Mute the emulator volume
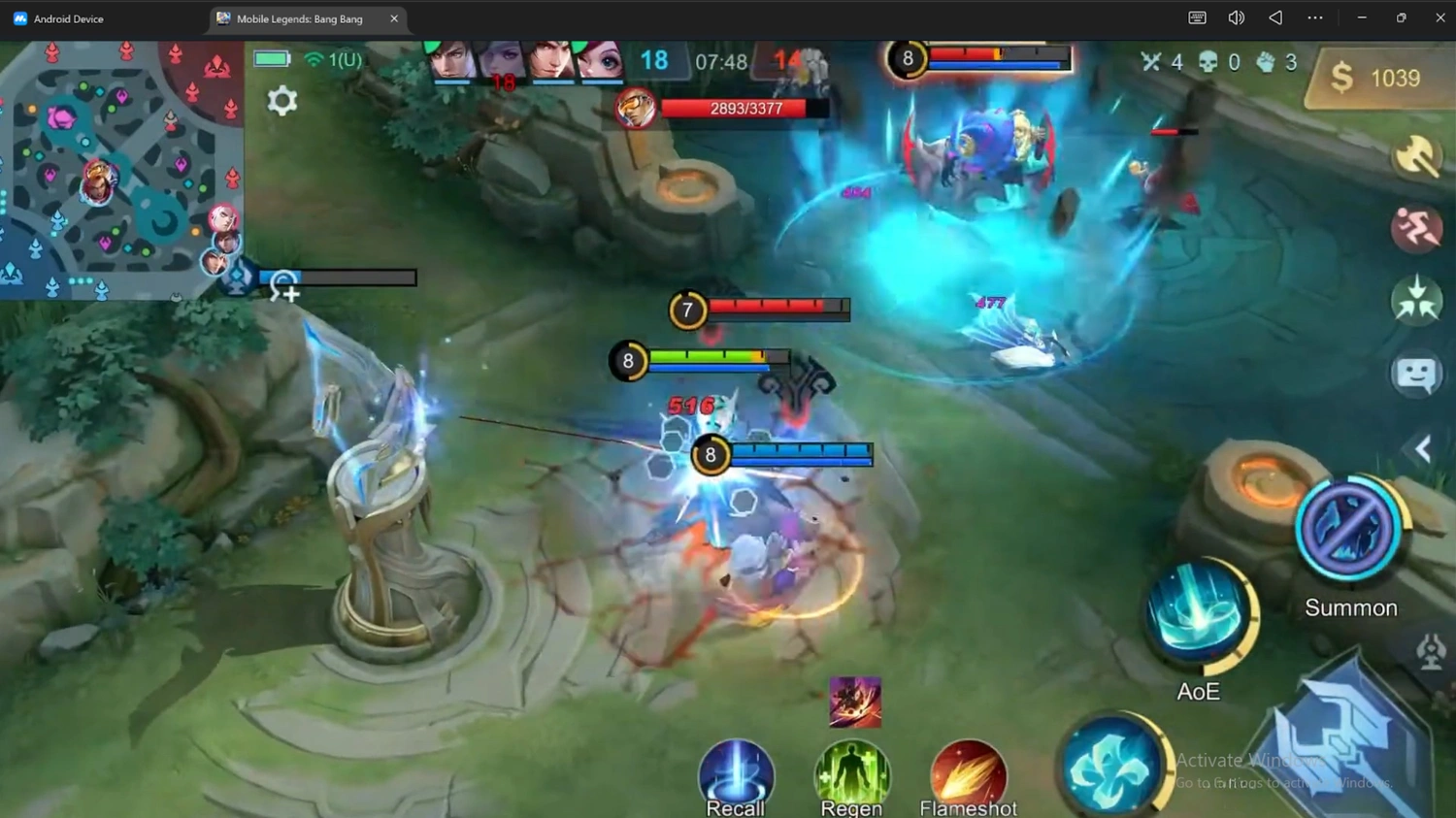This screenshot has height=818, width=1456. (1235, 17)
